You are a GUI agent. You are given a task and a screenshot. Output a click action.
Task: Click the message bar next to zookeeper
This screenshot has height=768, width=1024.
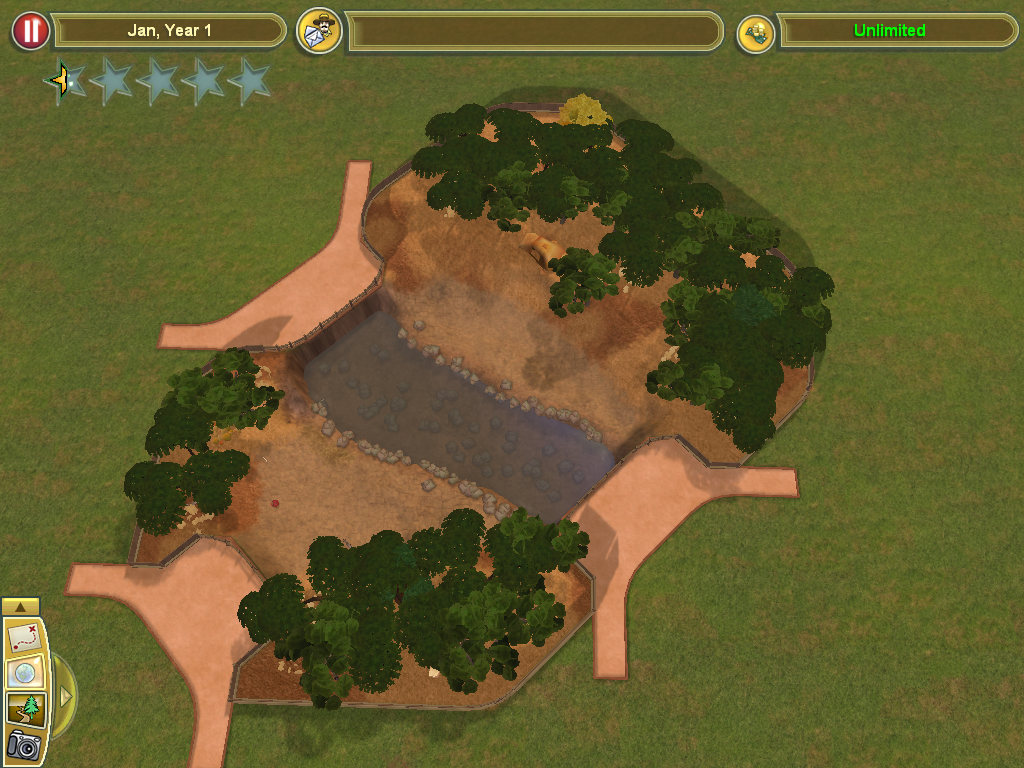coord(534,31)
